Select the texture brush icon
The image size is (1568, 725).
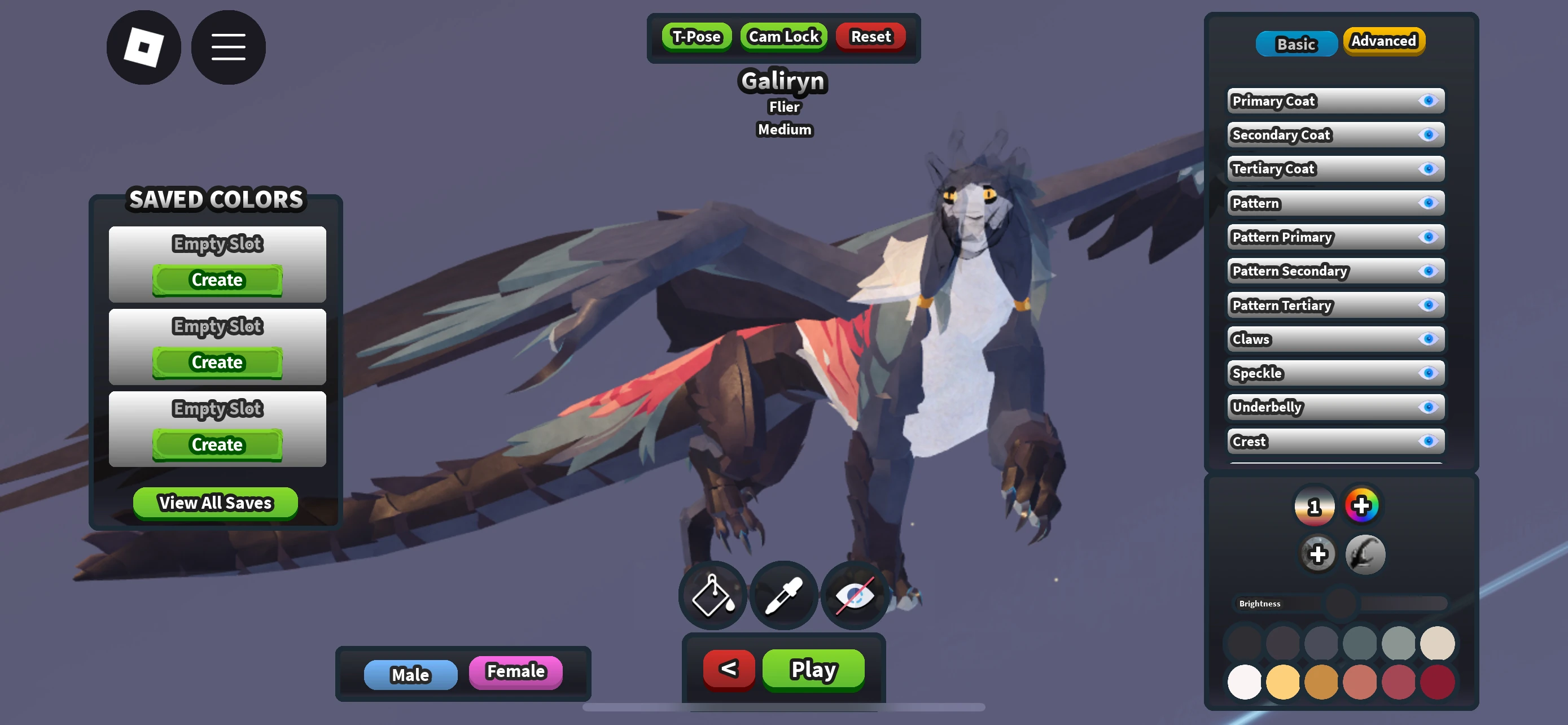pos(1365,554)
